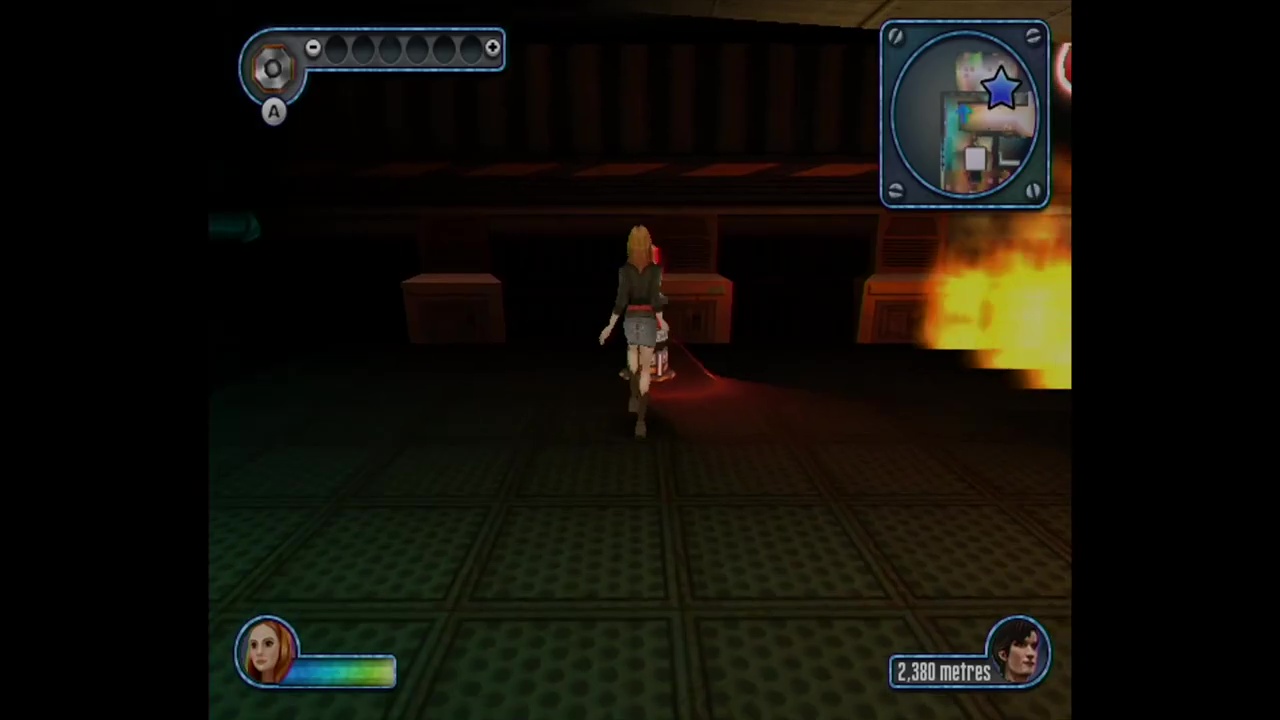Image resolution: width=1280 pixels, height=720 pixels.
Task: Click the gear-shaped gadget icon
Action: coord(272,67)
